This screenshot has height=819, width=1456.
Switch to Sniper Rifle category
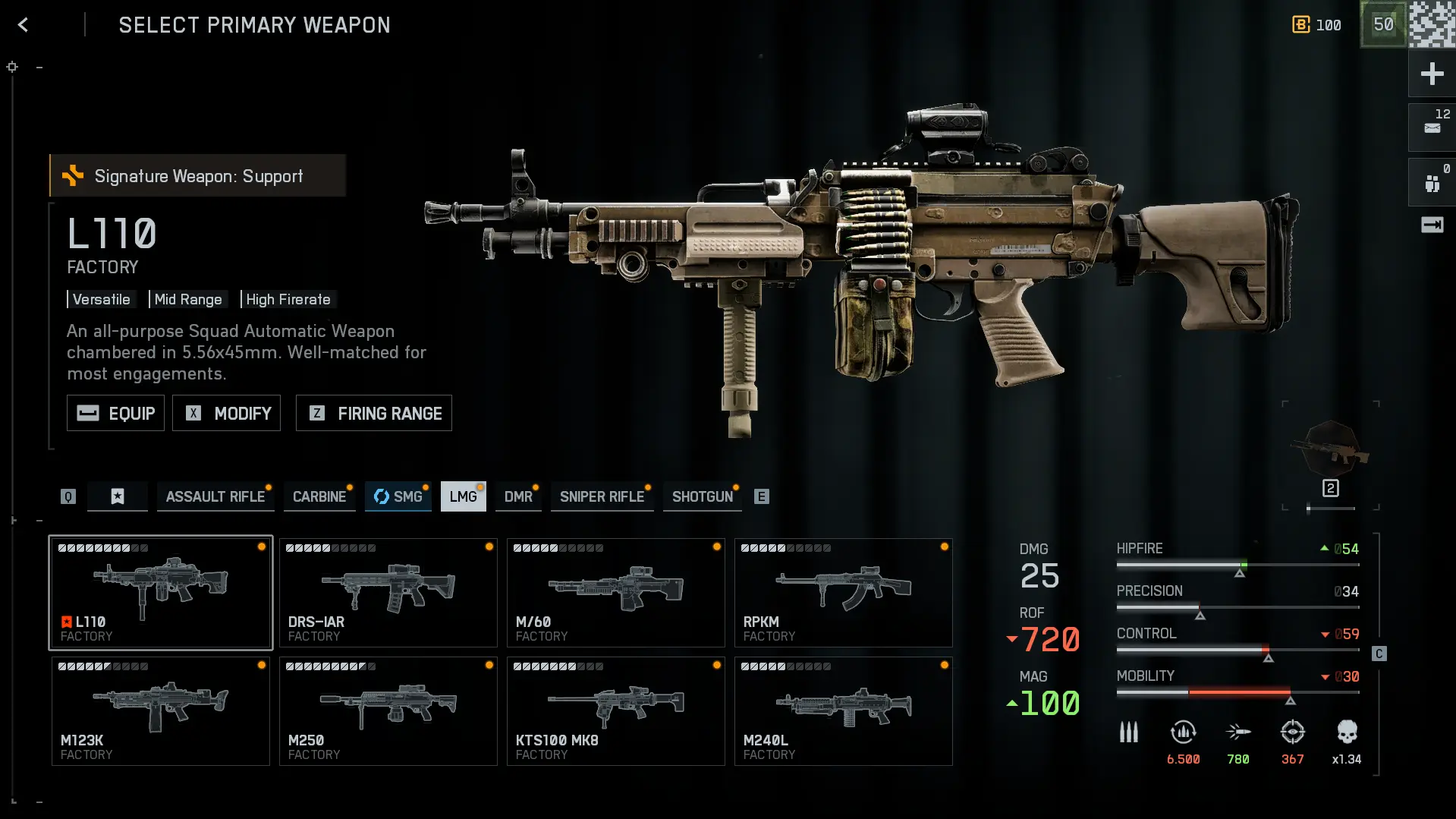coord(602,496)
